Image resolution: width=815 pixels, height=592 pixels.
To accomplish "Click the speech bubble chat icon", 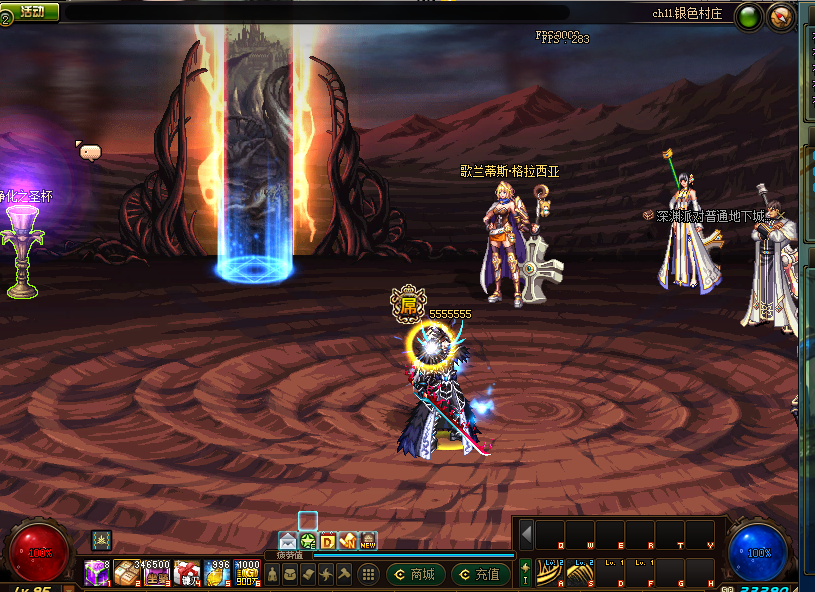I will [90, 152].
